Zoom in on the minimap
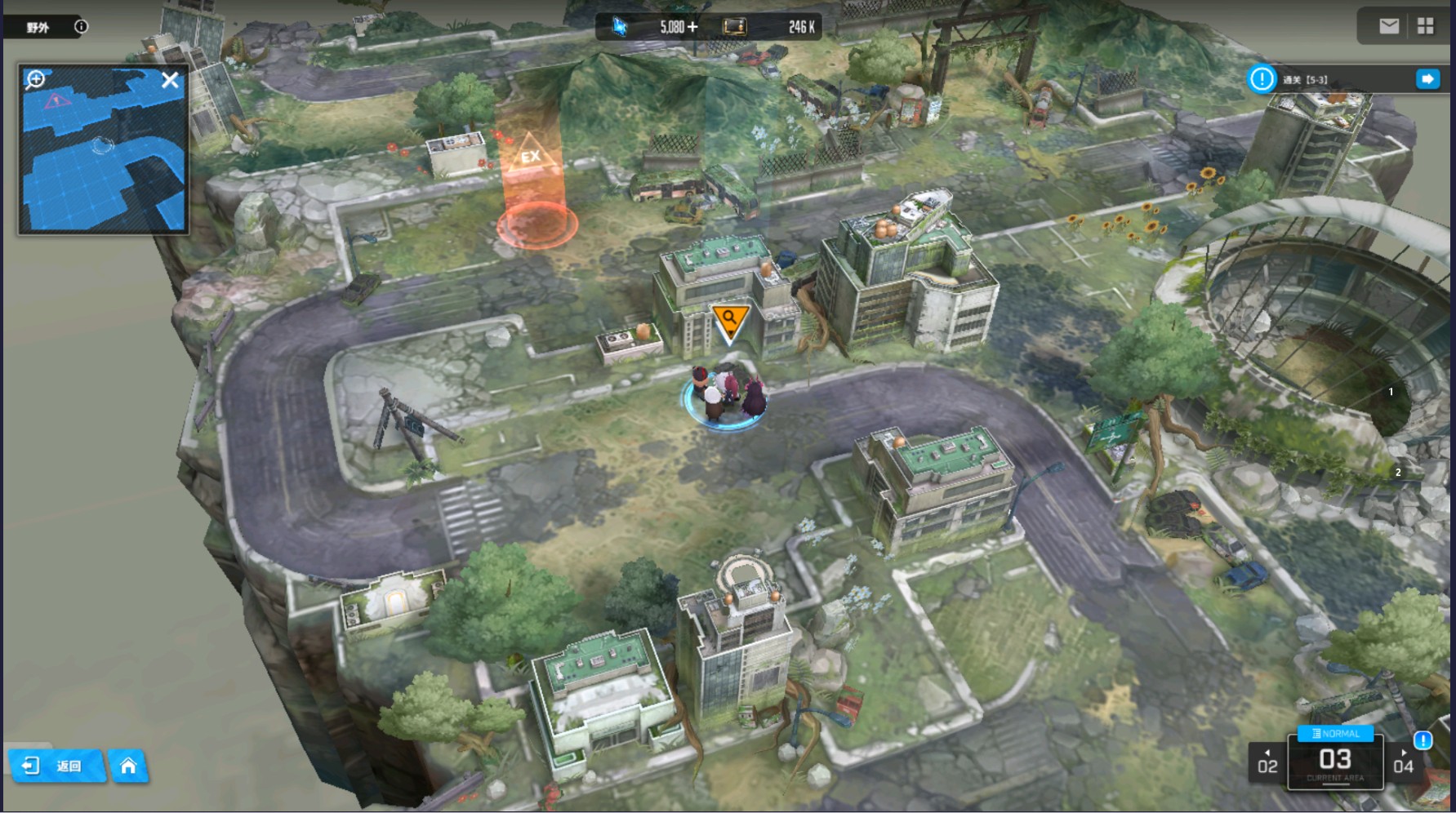This screenshot has height=813, width=1456. pos(35,79)
